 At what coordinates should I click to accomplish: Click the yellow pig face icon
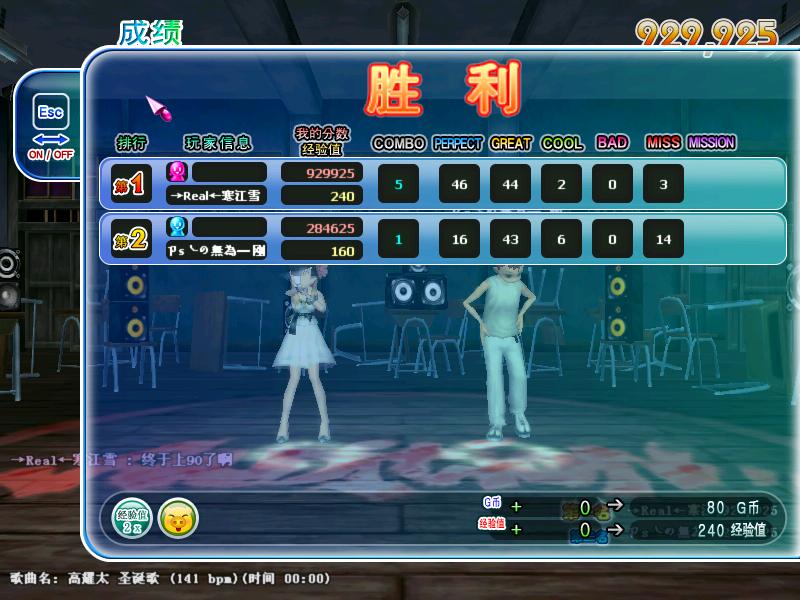coord(178,517)
